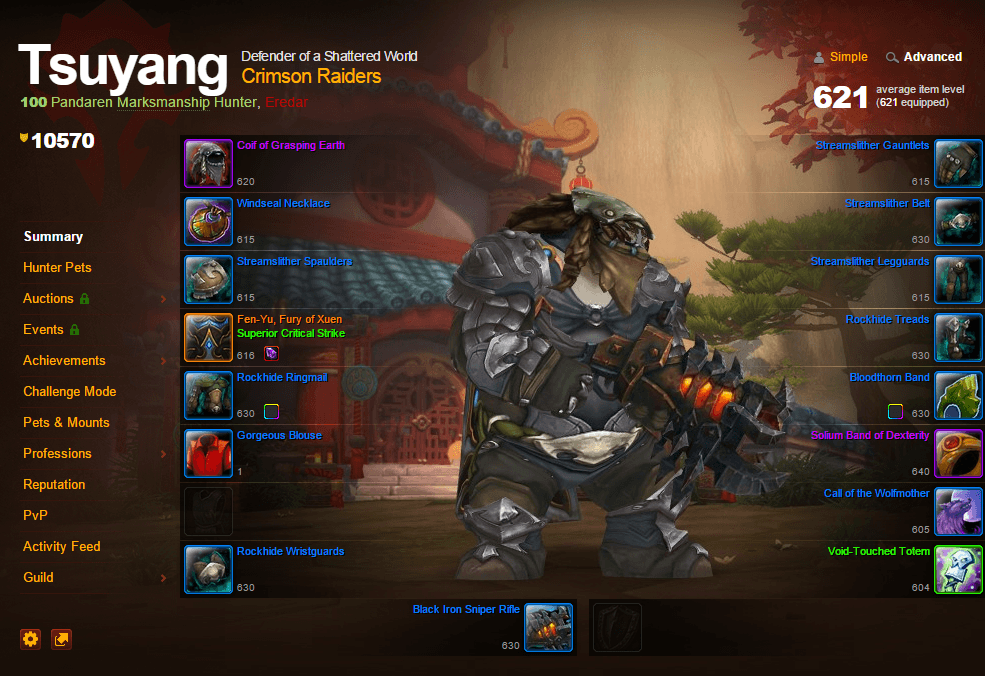Click the Windseal Necklace item slot

point(208,221)
